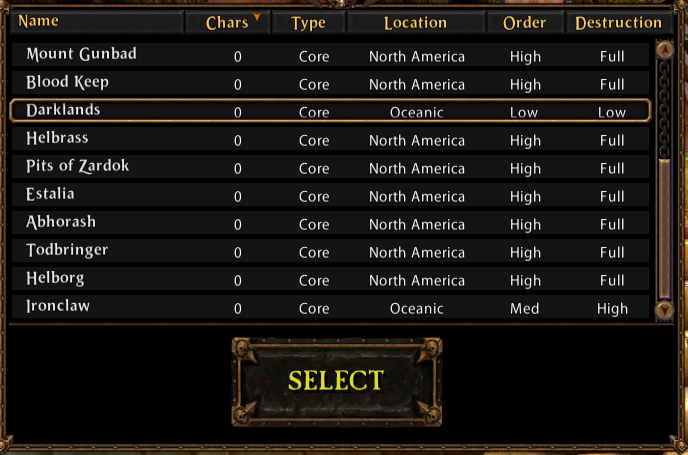Pick the Estalia server row
The width and height of the screenshot is (688, 455).
[330, 196]
